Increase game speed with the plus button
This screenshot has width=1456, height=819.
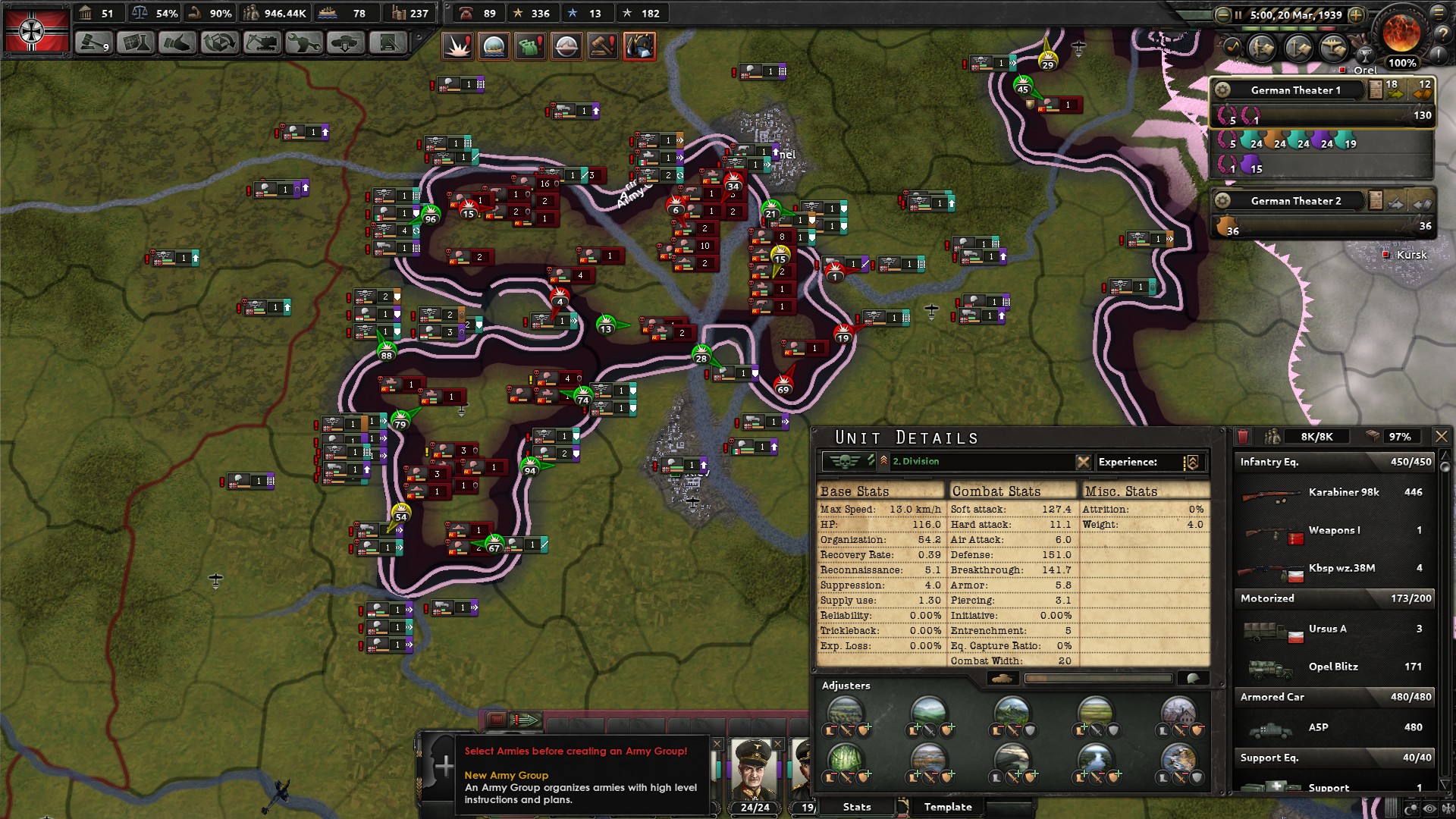click(x=1357, y=15)
